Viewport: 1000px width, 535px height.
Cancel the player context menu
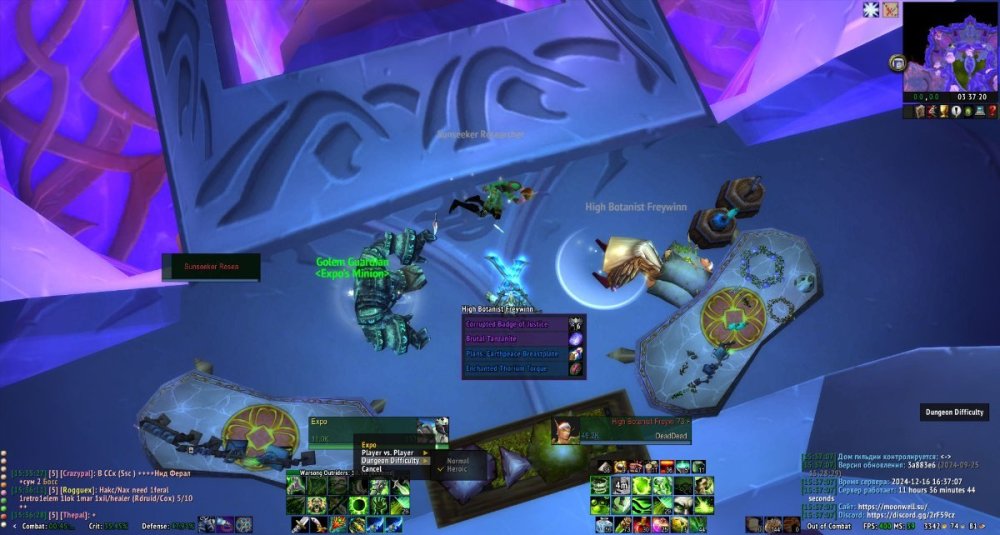tap(372, 469)
